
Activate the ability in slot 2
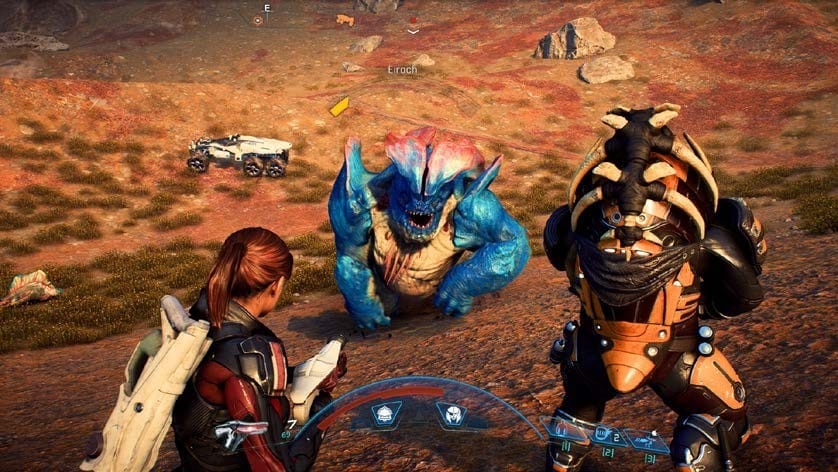click(x=606, y=435)
